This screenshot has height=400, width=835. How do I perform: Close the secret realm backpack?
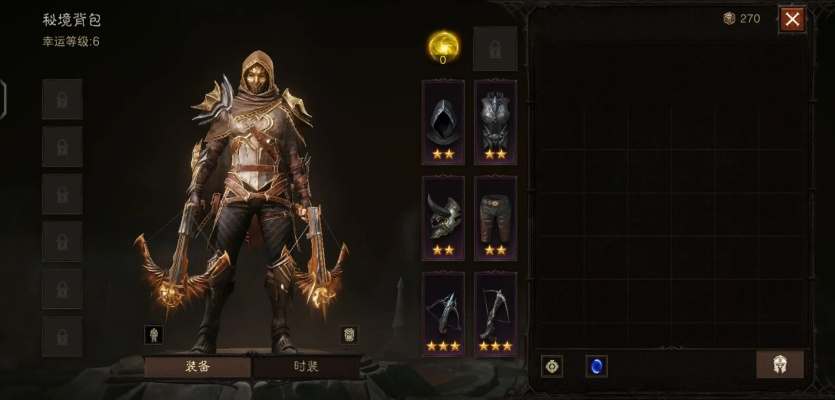tap(792, 19)
